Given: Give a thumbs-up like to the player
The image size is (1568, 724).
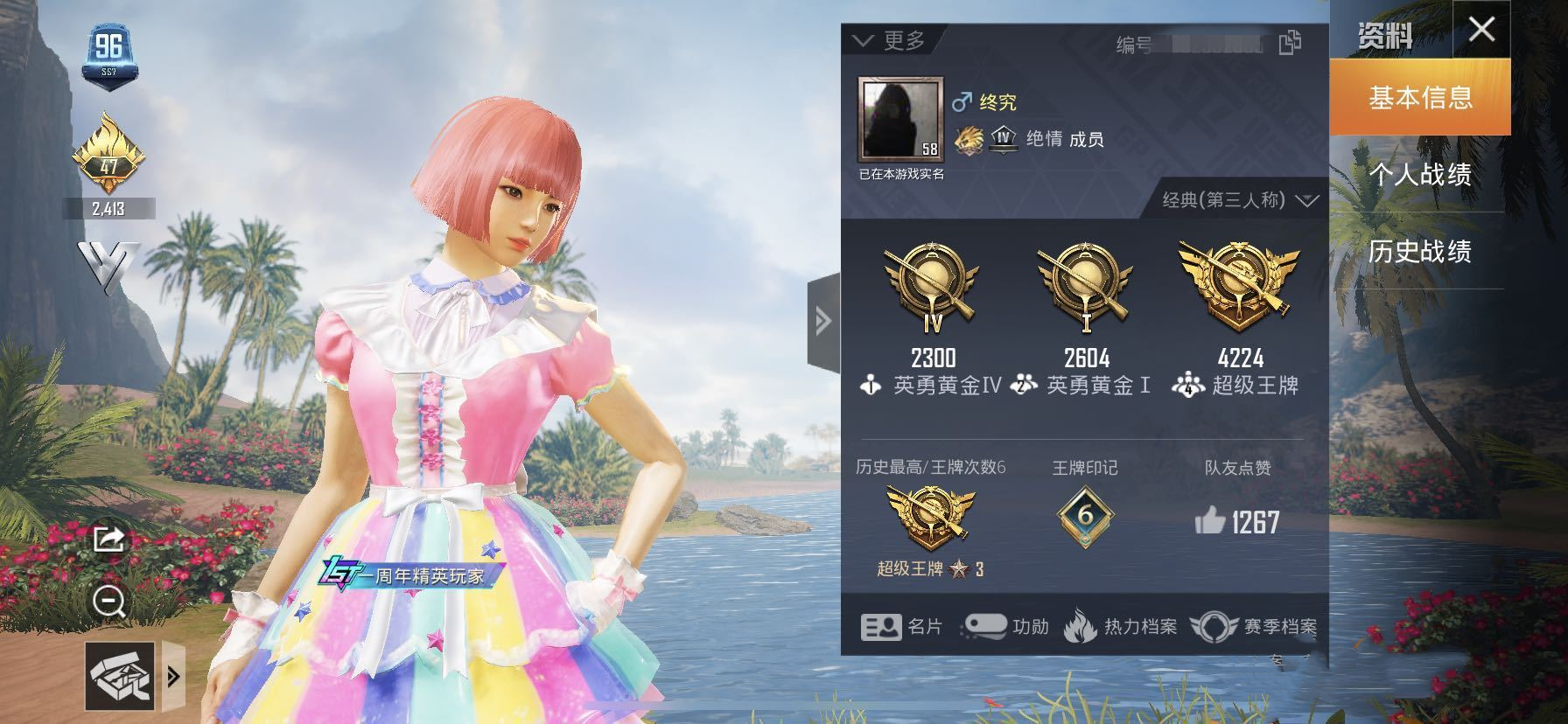Looking at the screenshot, I should click(x=1210, y=522).
